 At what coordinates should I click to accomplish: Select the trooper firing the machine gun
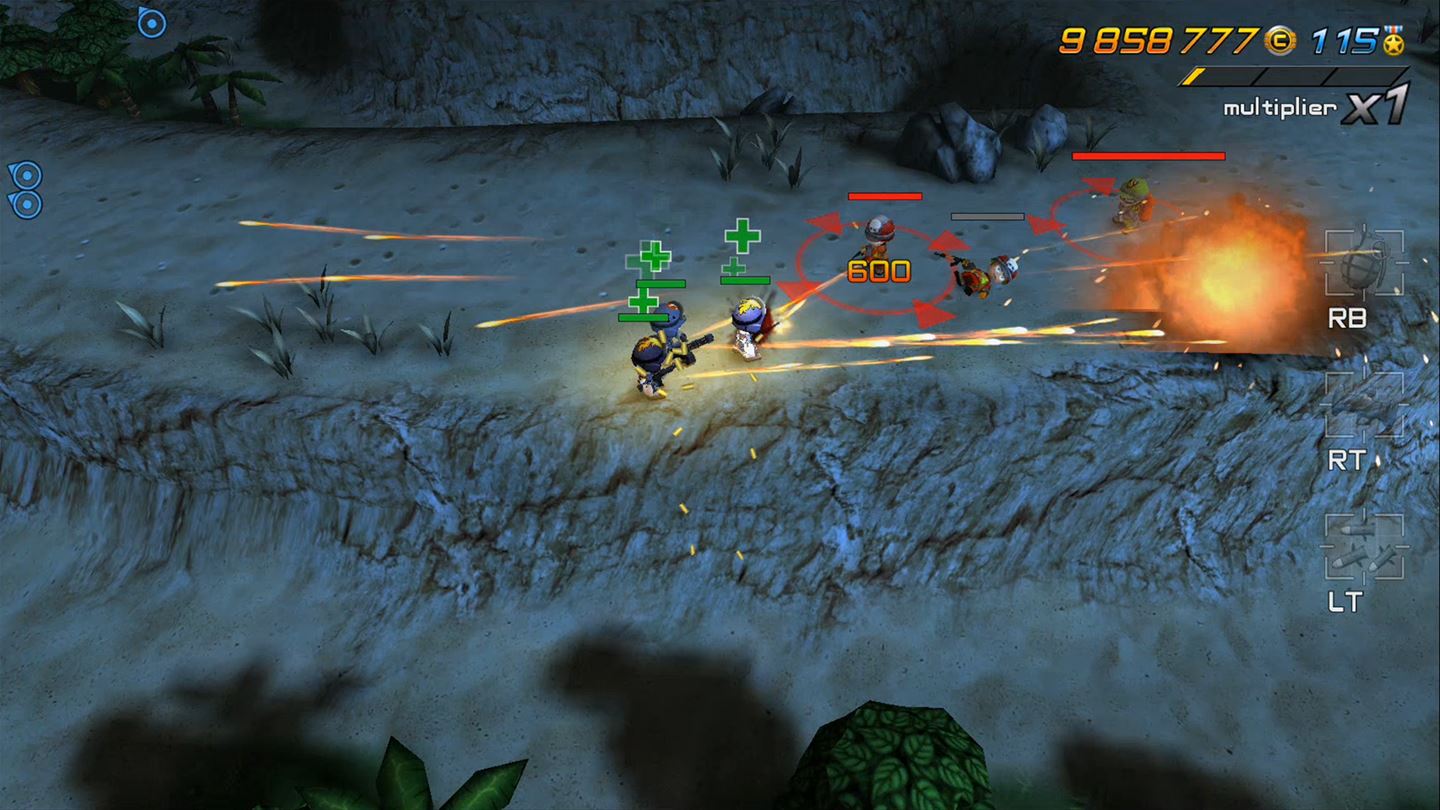[659, 355]
